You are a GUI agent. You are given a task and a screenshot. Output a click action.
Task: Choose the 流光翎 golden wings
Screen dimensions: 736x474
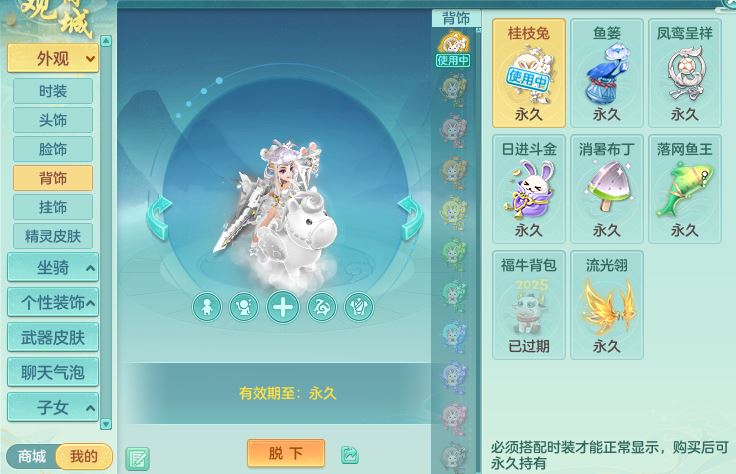tap(607, 305)
